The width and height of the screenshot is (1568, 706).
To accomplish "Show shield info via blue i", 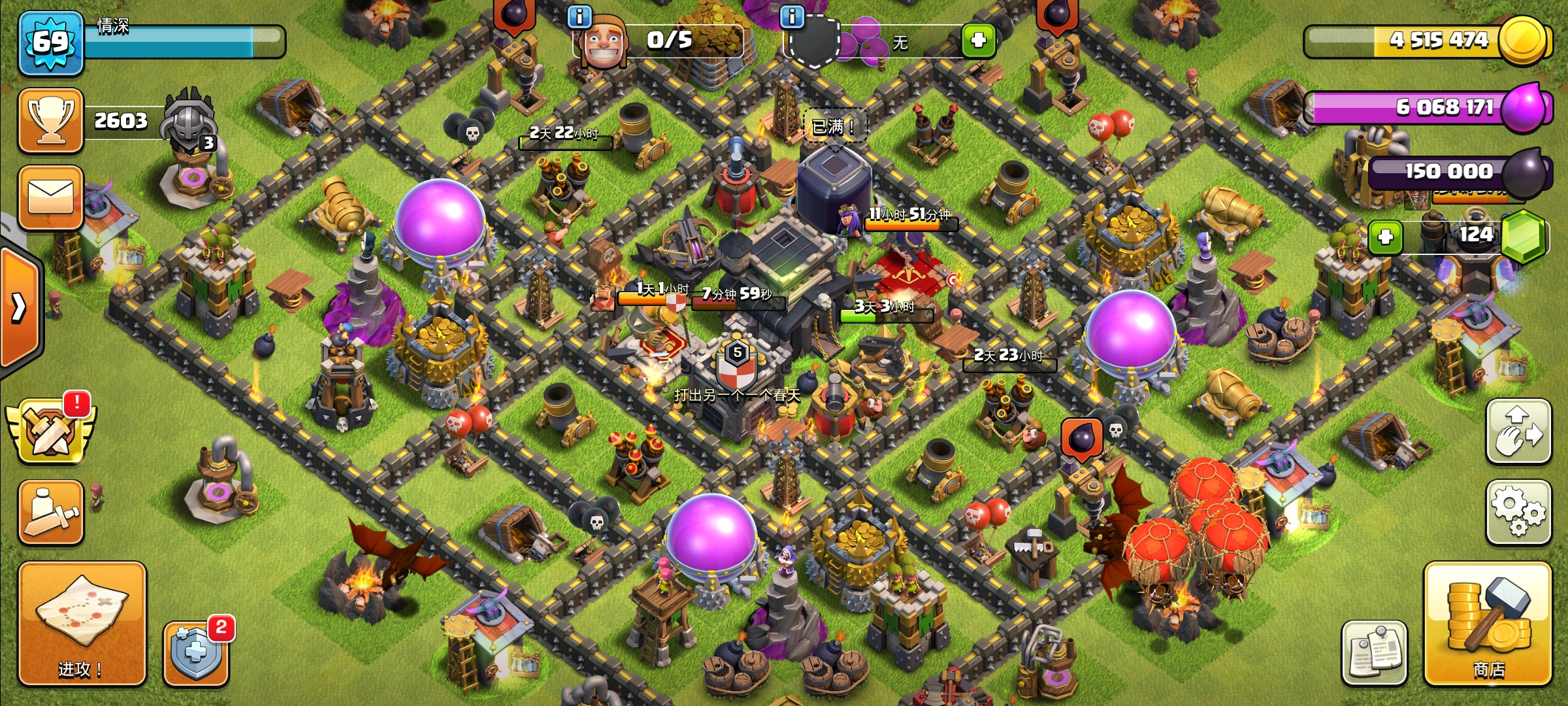I will (792, 16).
